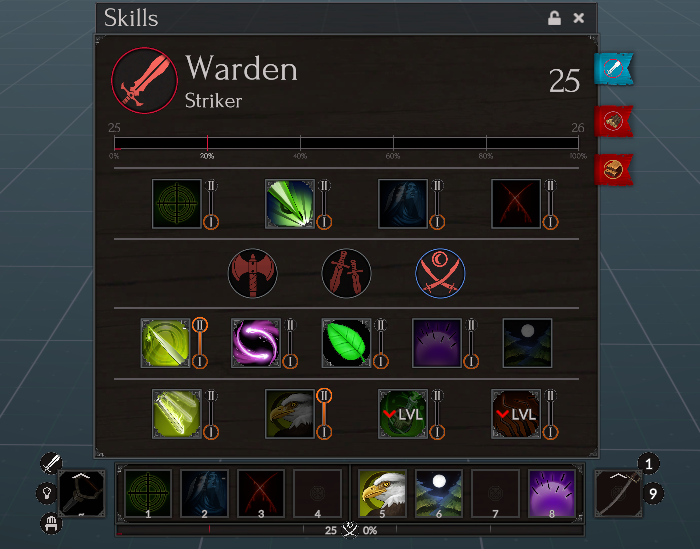Select the curved sword weapon slot

(x=617, y=493)
